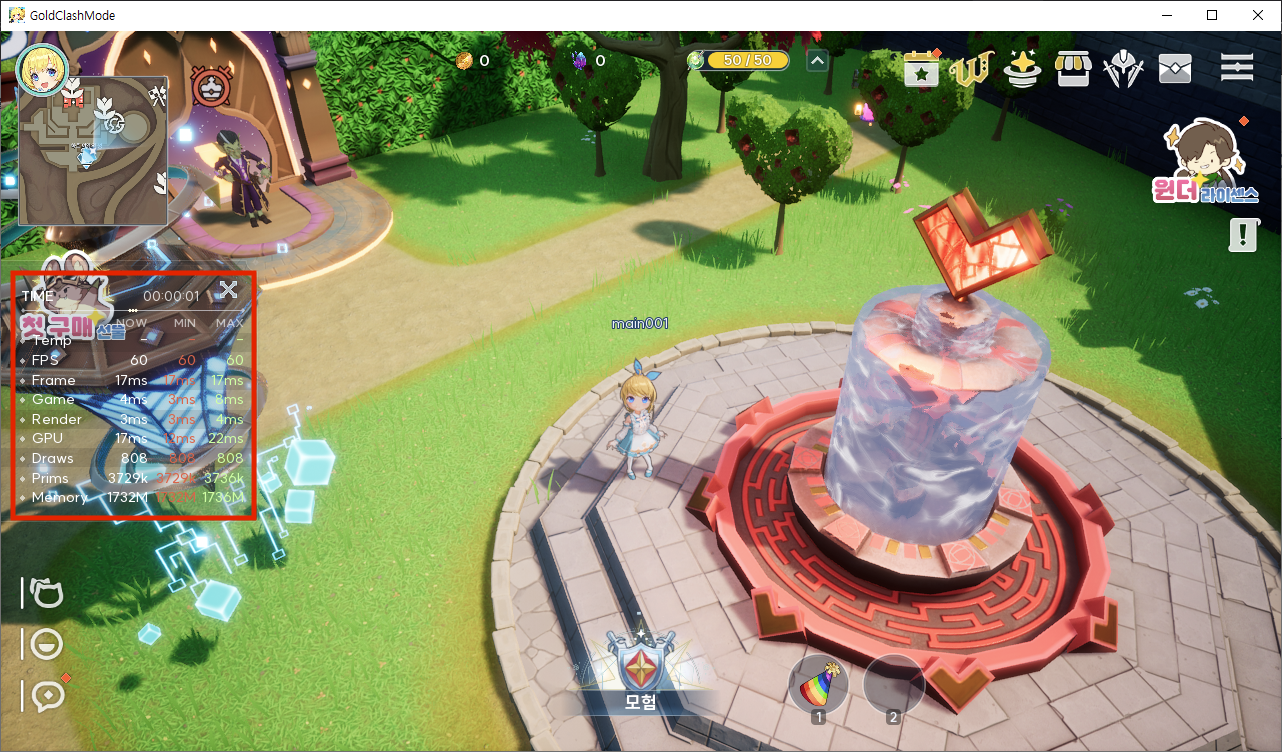Viewport: 1282px width, 752px height.
Task: Close the performance stats overlay
Action: 228,290
